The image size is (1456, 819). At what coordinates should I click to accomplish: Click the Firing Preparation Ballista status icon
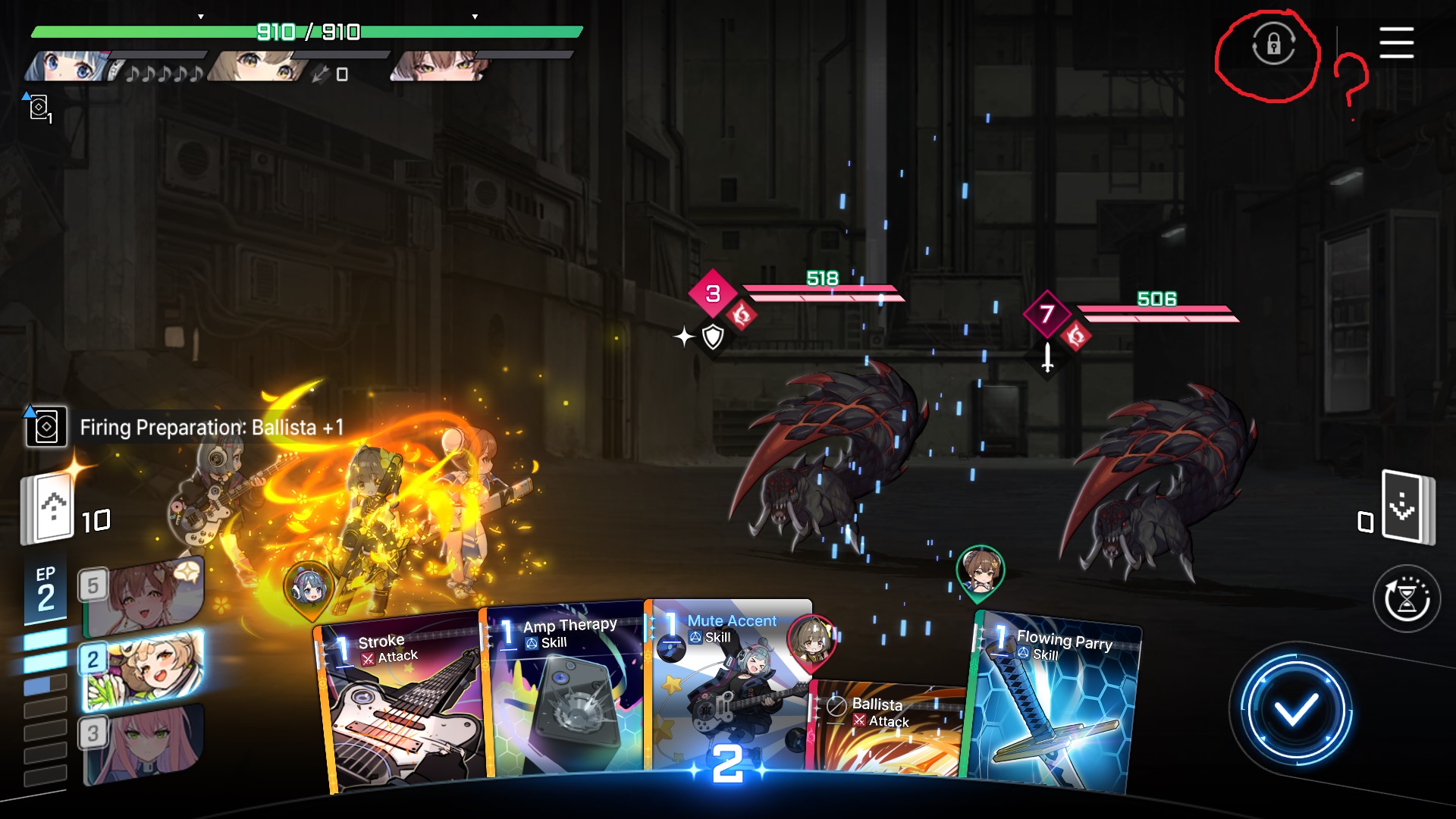coord(45,427)
